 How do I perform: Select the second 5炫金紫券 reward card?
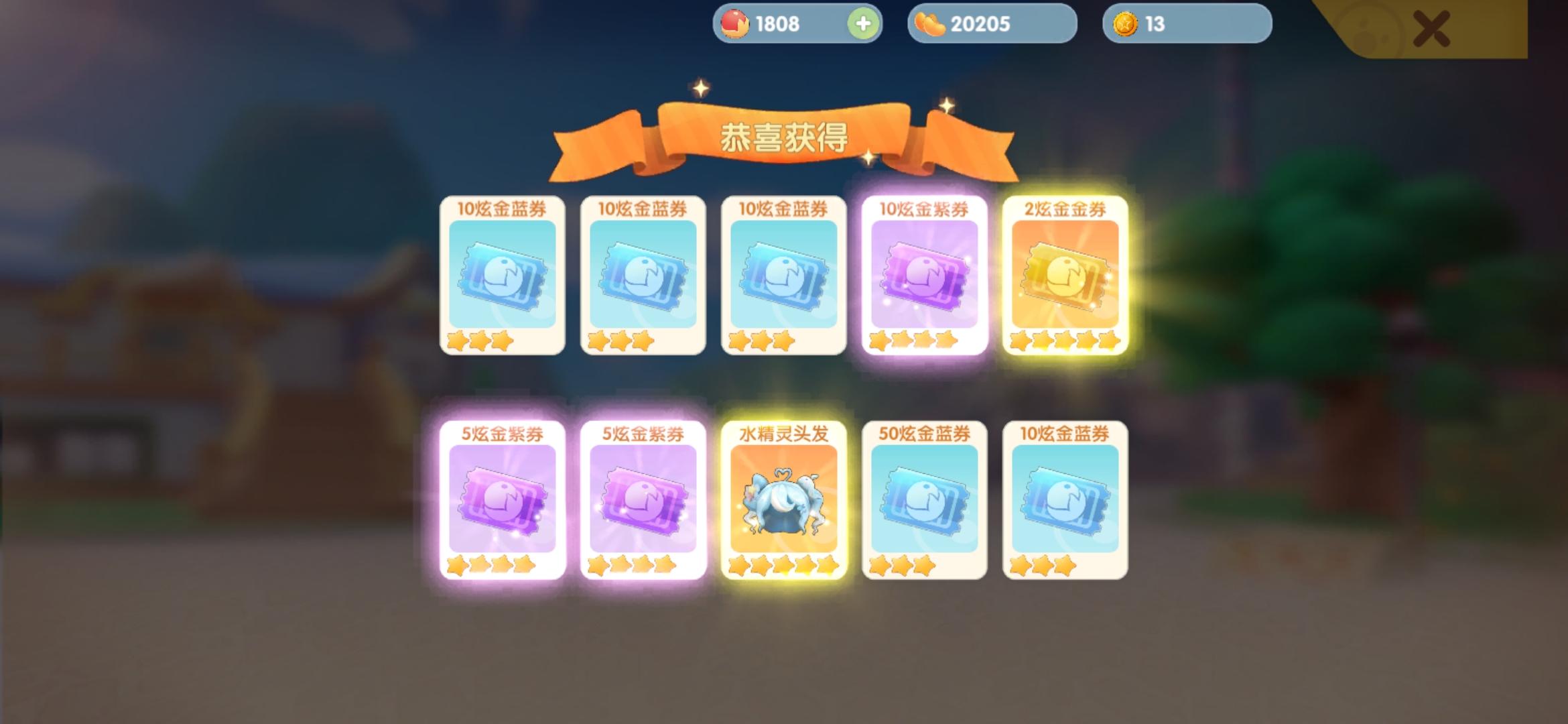click(643, 496)
